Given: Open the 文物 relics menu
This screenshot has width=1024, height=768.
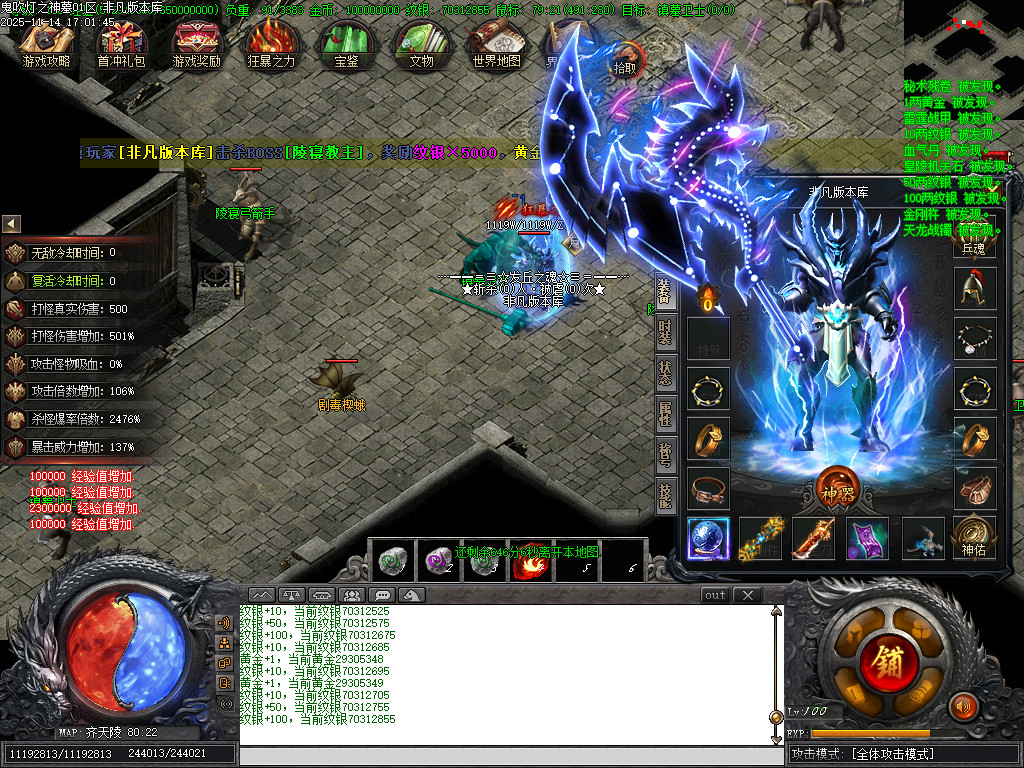Looking at the screenshot, I should (421, 44).
